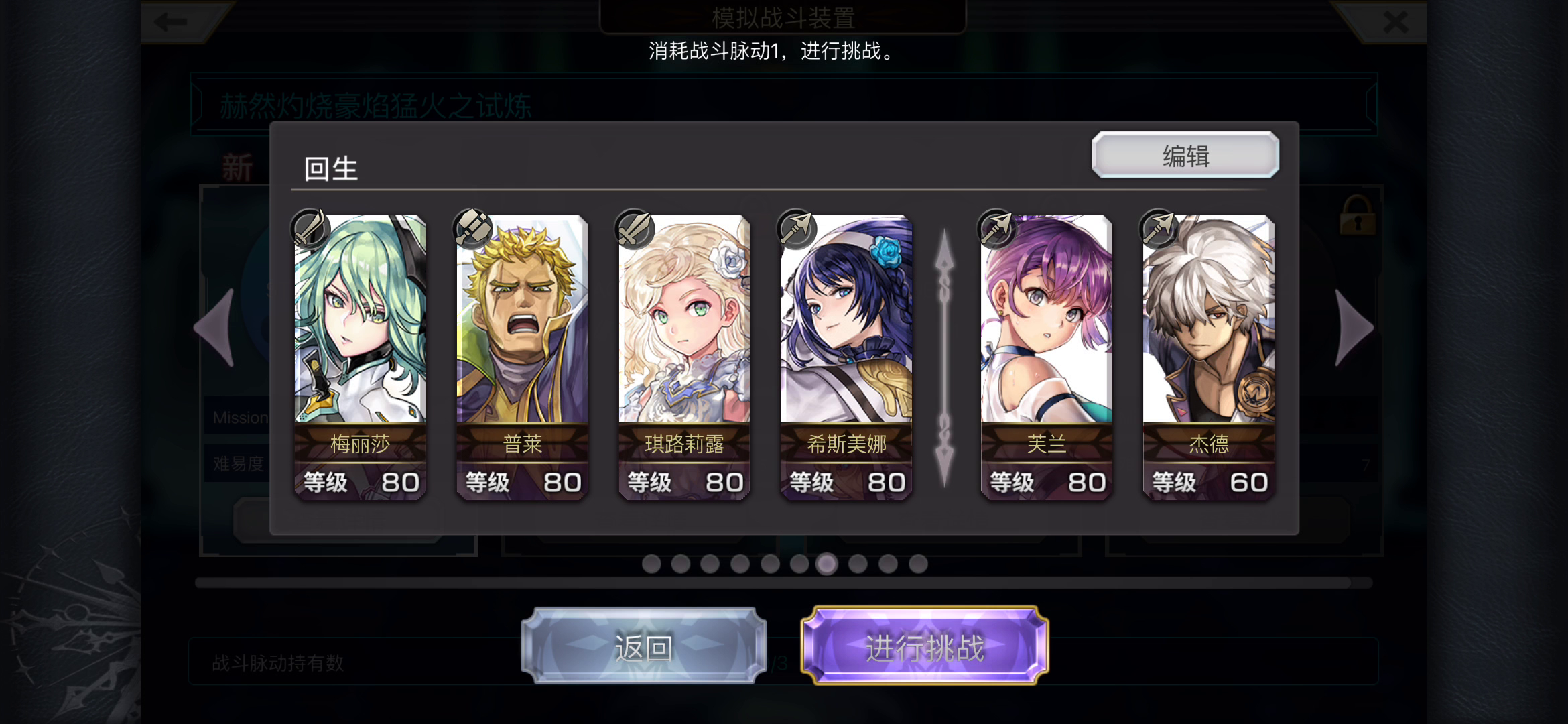Close the party panel with the X
The width and height of the screenshot is (1568, 724).
pos(1396,22)
